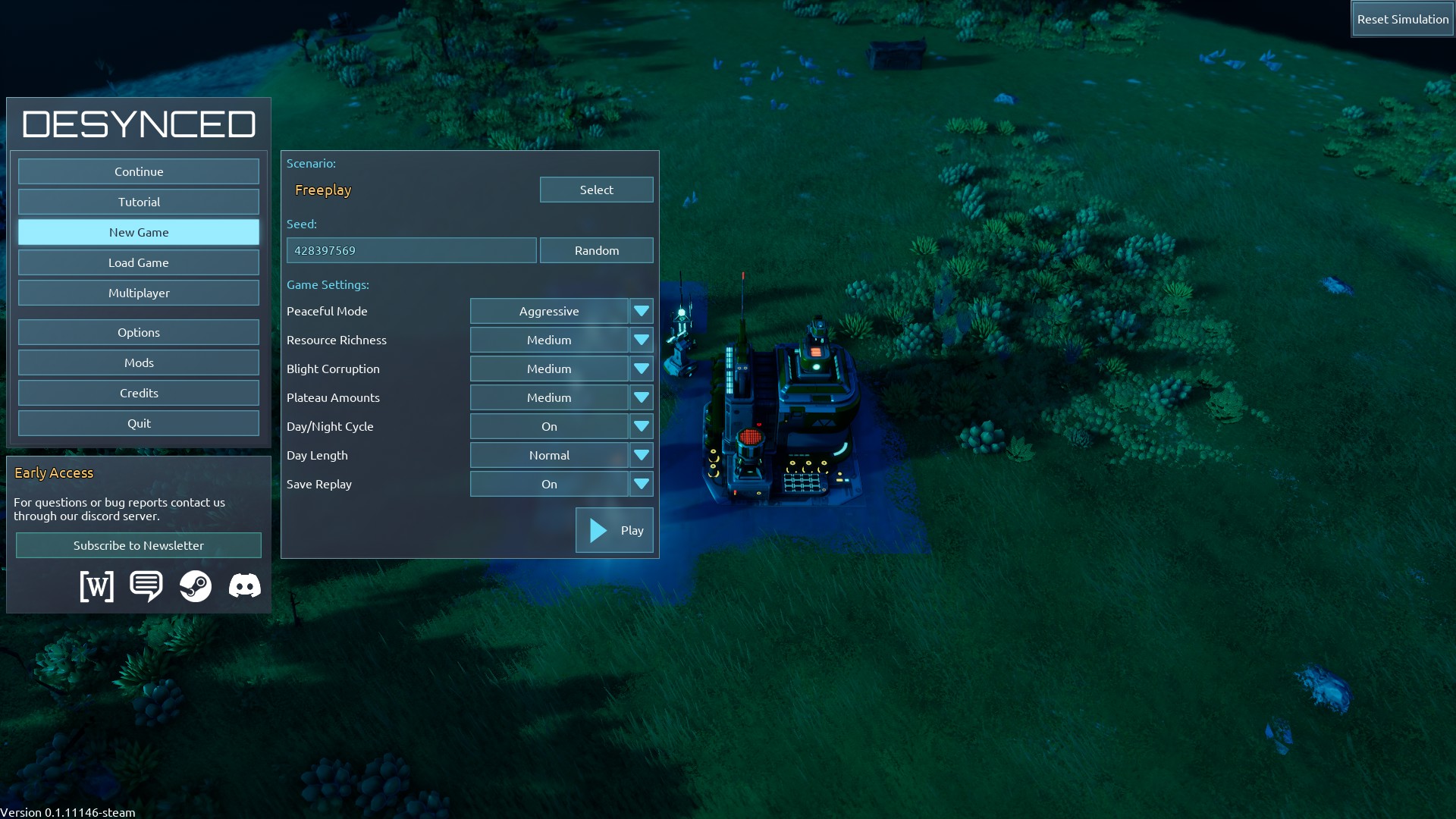Quit the game

click(139, 423)
